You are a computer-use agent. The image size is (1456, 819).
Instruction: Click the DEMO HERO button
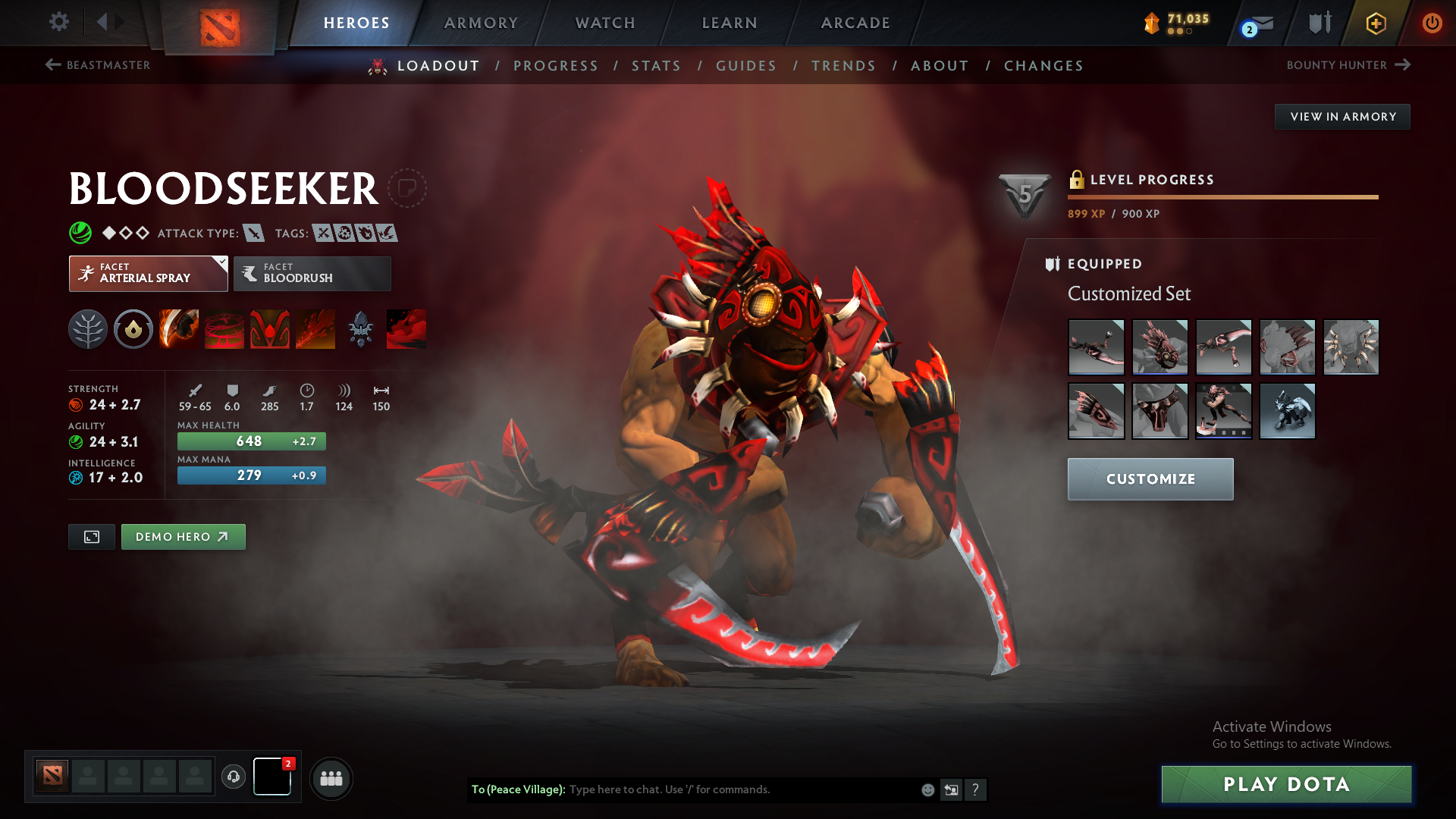coord(183,536)
